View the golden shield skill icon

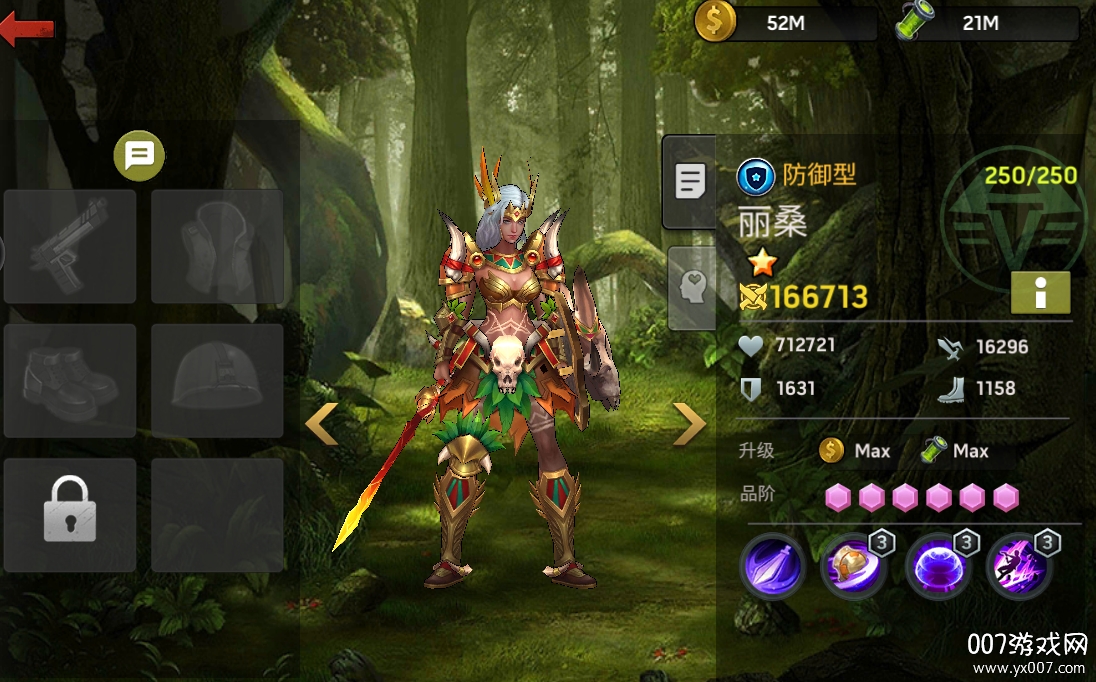853,566
